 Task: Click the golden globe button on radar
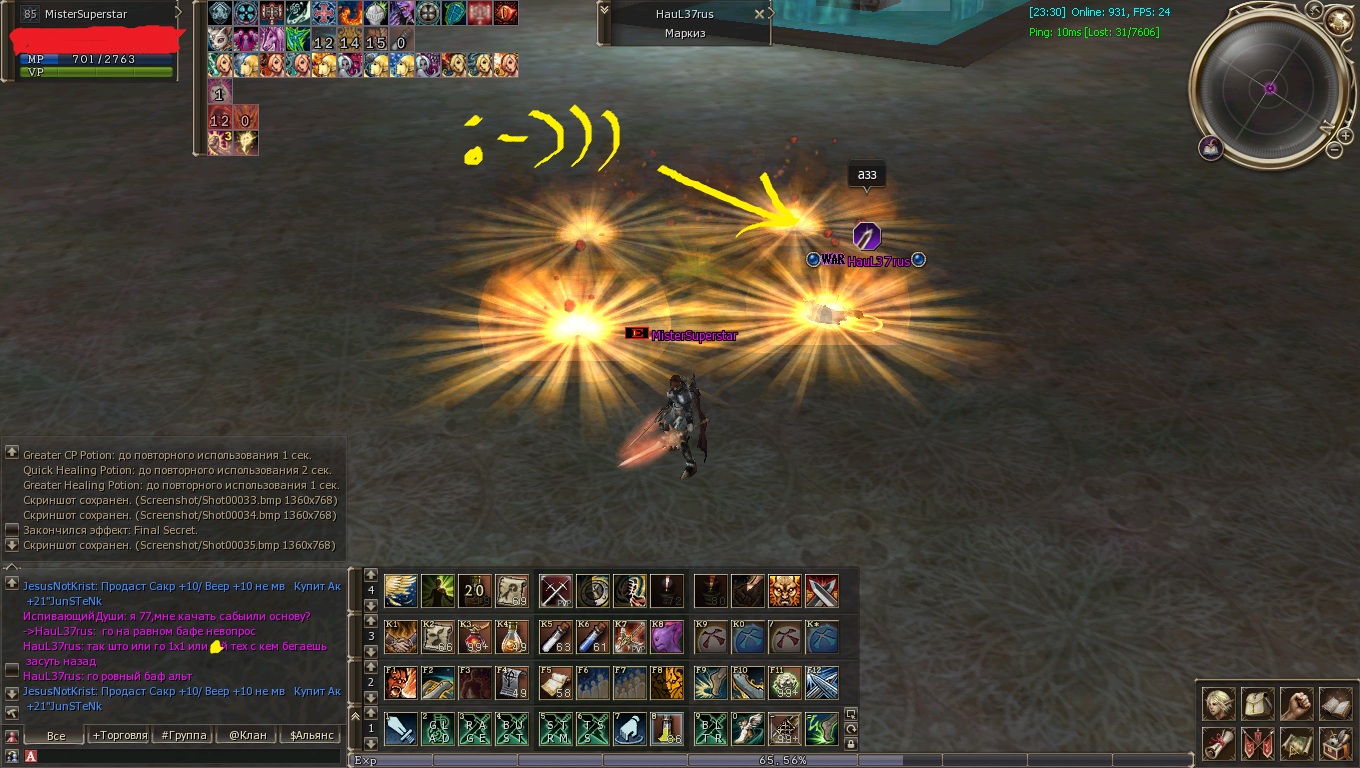pos(1338,20)
